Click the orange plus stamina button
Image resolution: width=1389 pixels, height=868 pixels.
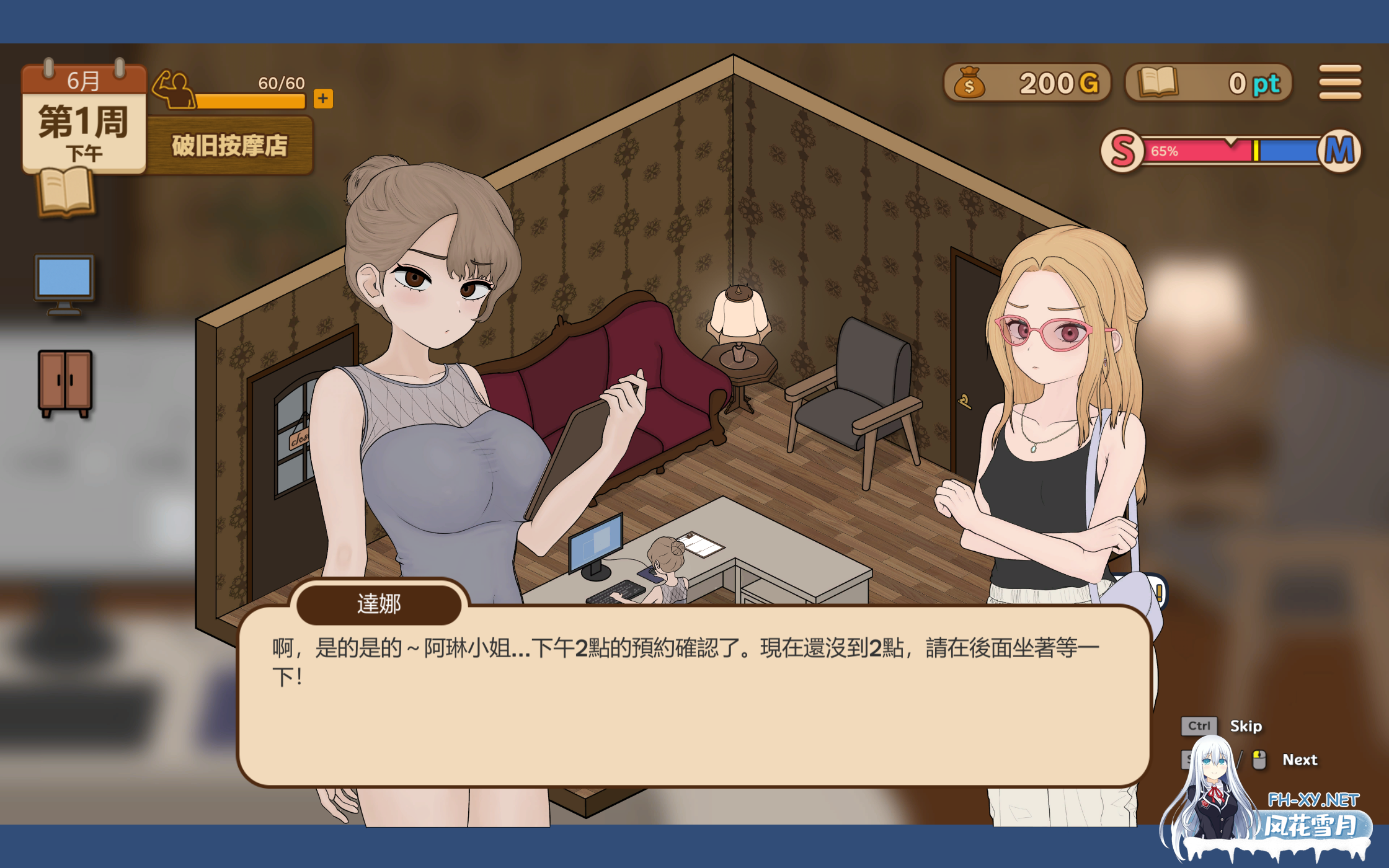point(323,99)
